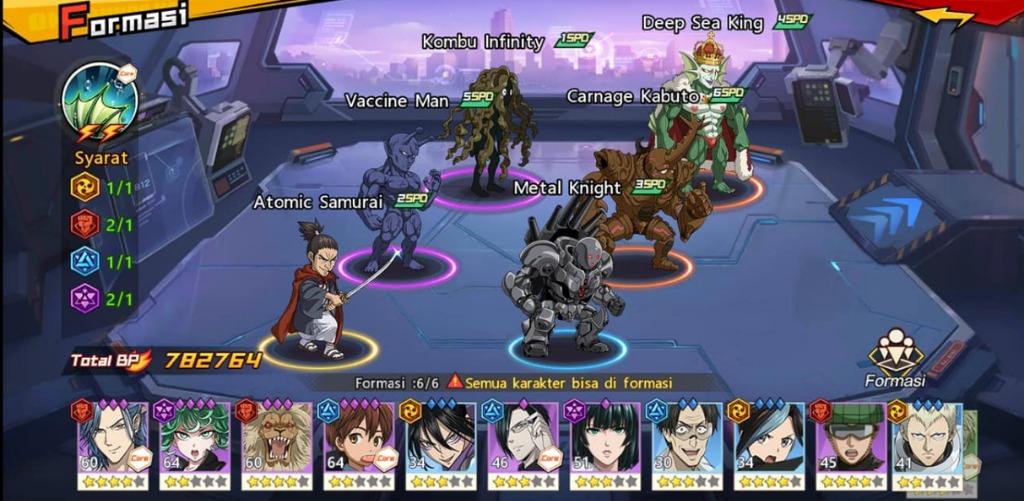
Task: Open the Formasi preset button
Action: [895, 358]
